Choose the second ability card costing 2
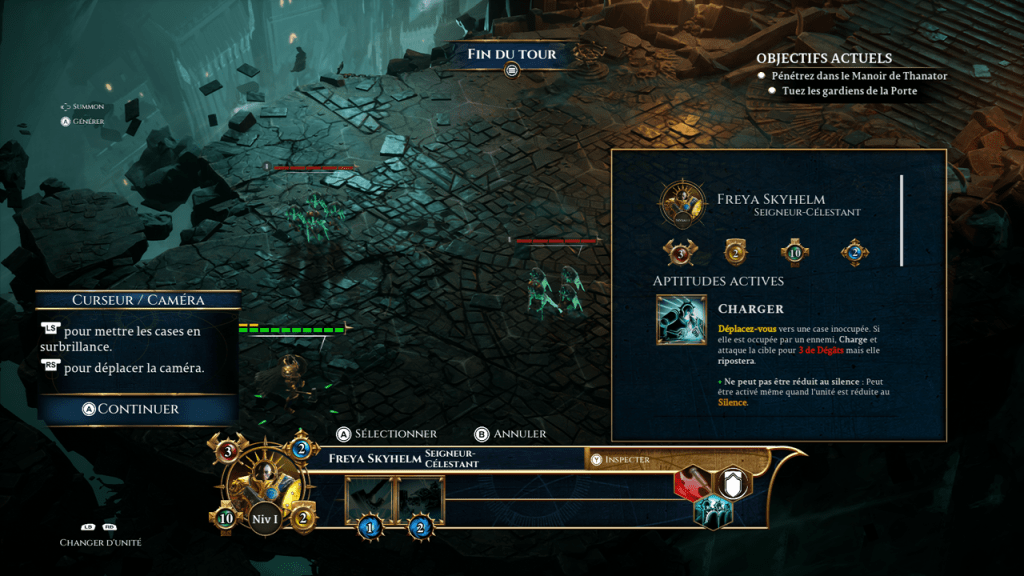This screenshot has height=576, width=1024. click(421, 501)
